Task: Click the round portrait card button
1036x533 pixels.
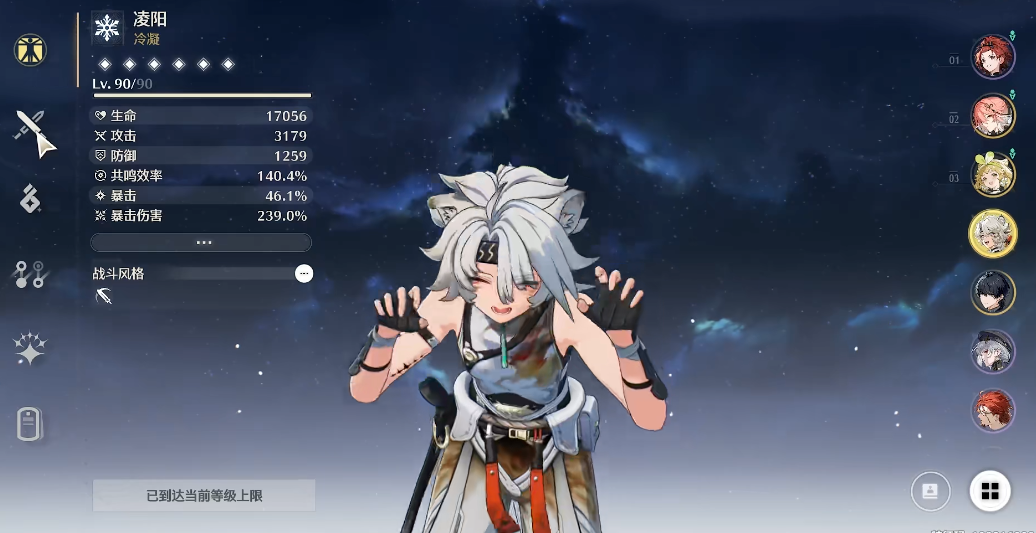Action: click(930, 491)
